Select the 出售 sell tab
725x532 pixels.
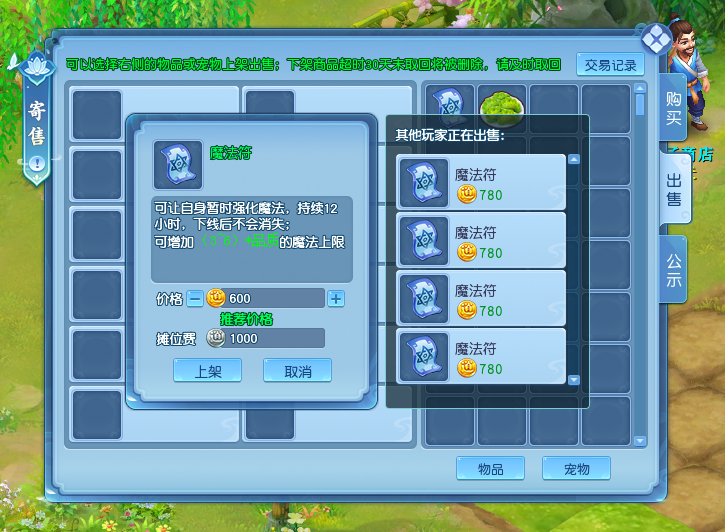pyautogui.click(x=674, y=188)
